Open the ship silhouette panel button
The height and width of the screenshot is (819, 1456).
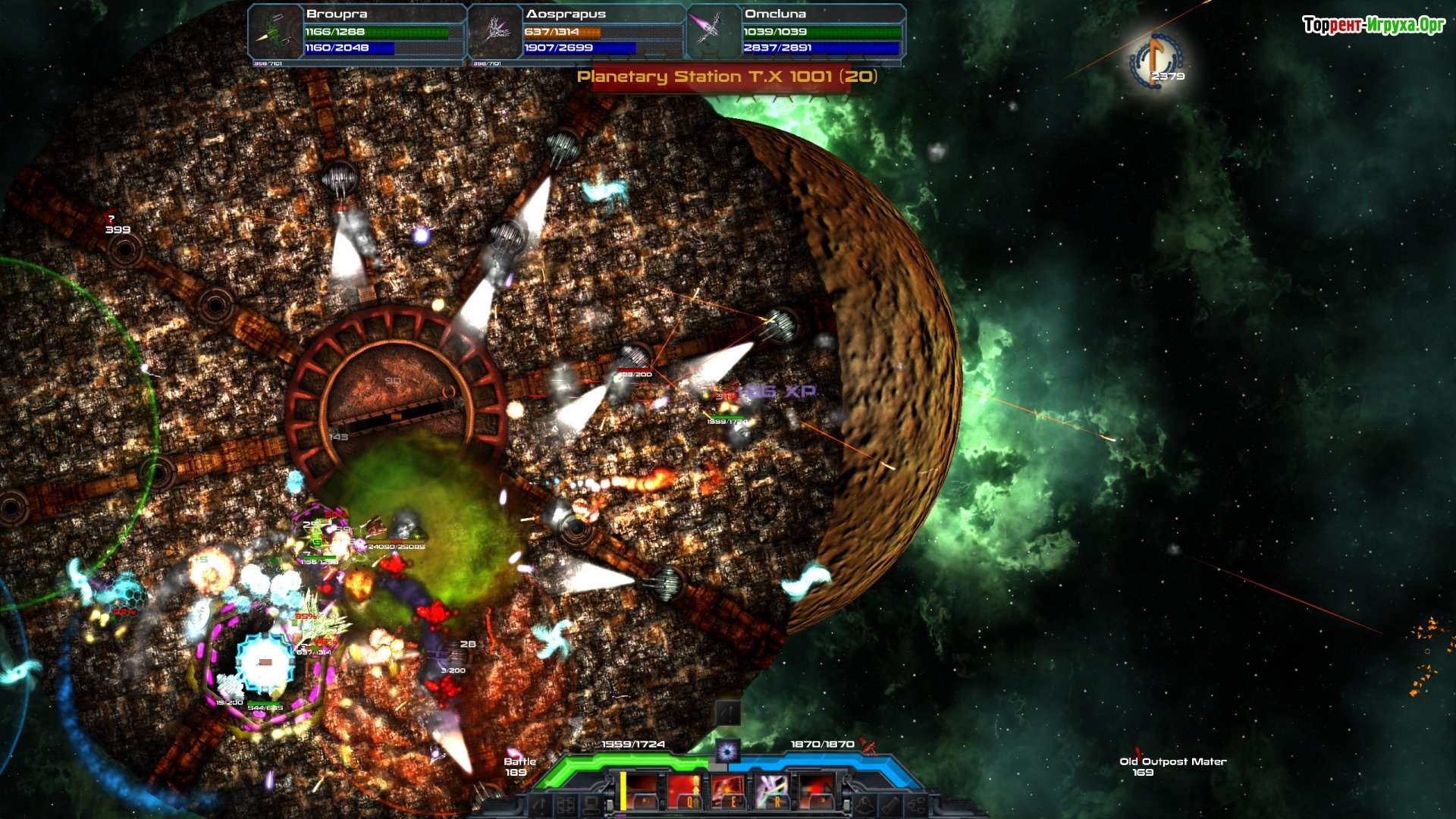point(865,805)
